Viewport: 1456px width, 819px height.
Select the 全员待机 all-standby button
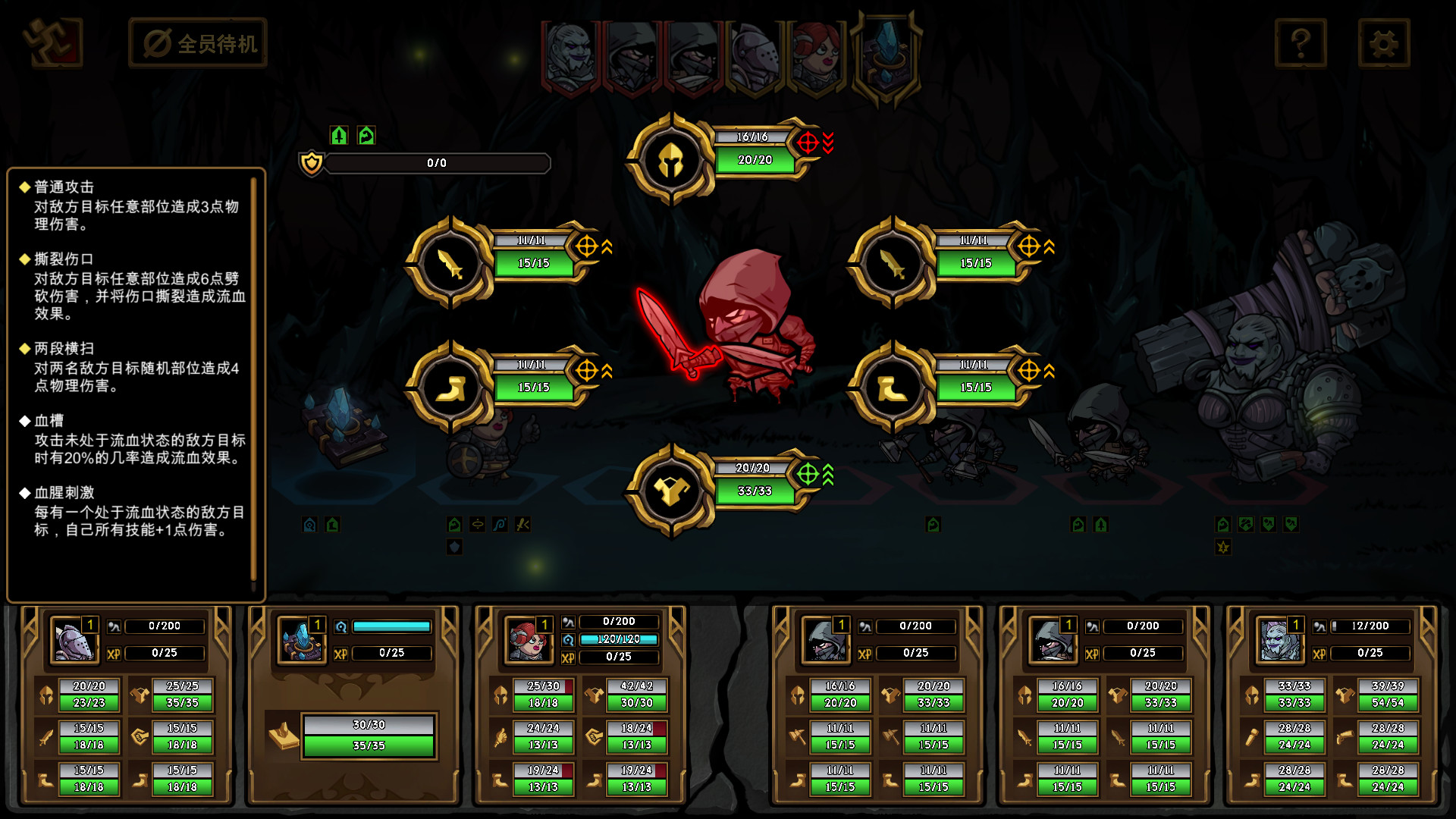click(199, 43)
